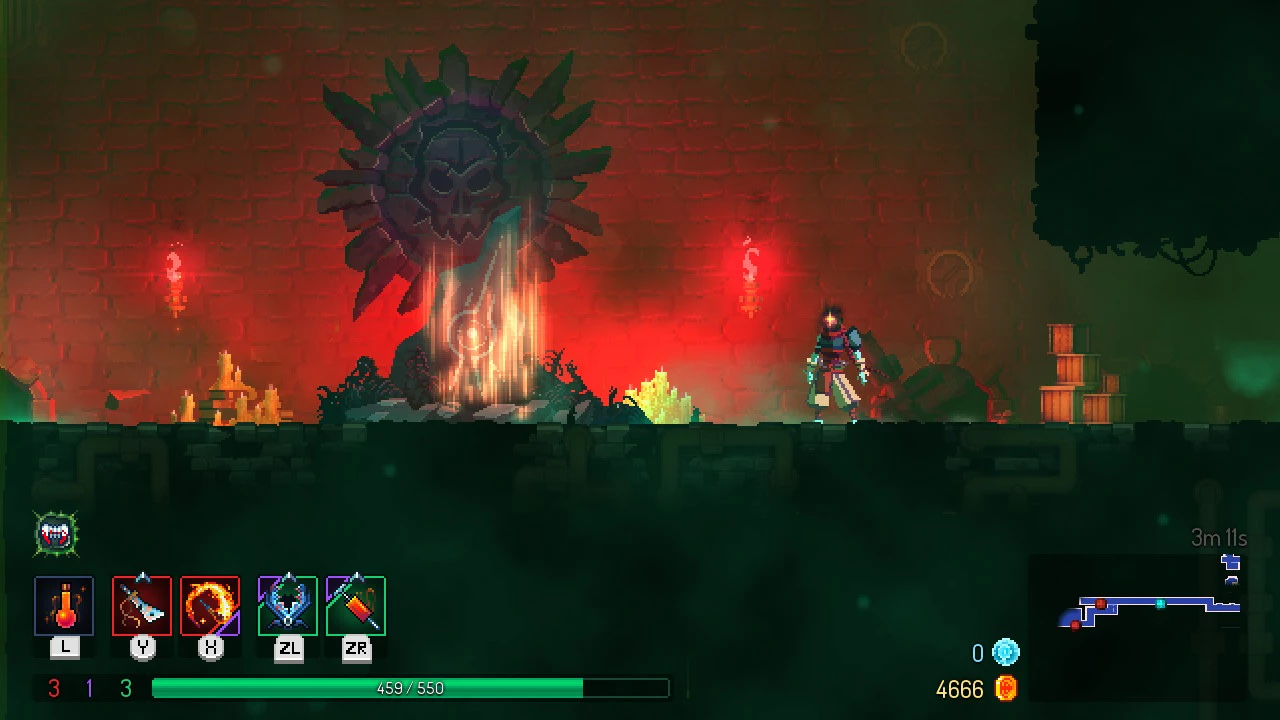Activate the red-canister spear skill slot
1280x720 pixels.
click(x=356, y=606)
